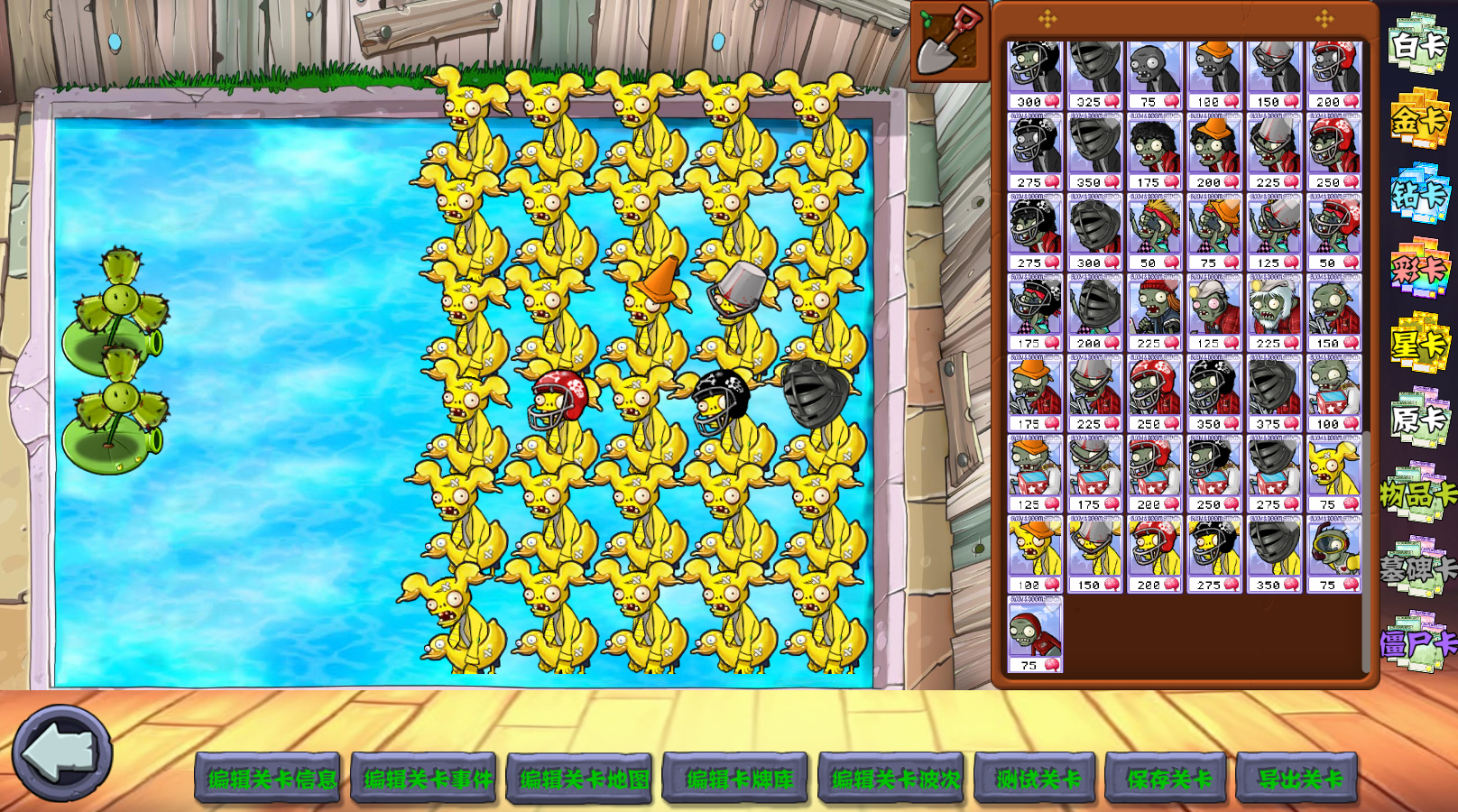Open the 原卡 card tab
The height and width of the screenshot is (812, 1458).
[x=1418, y=419]
